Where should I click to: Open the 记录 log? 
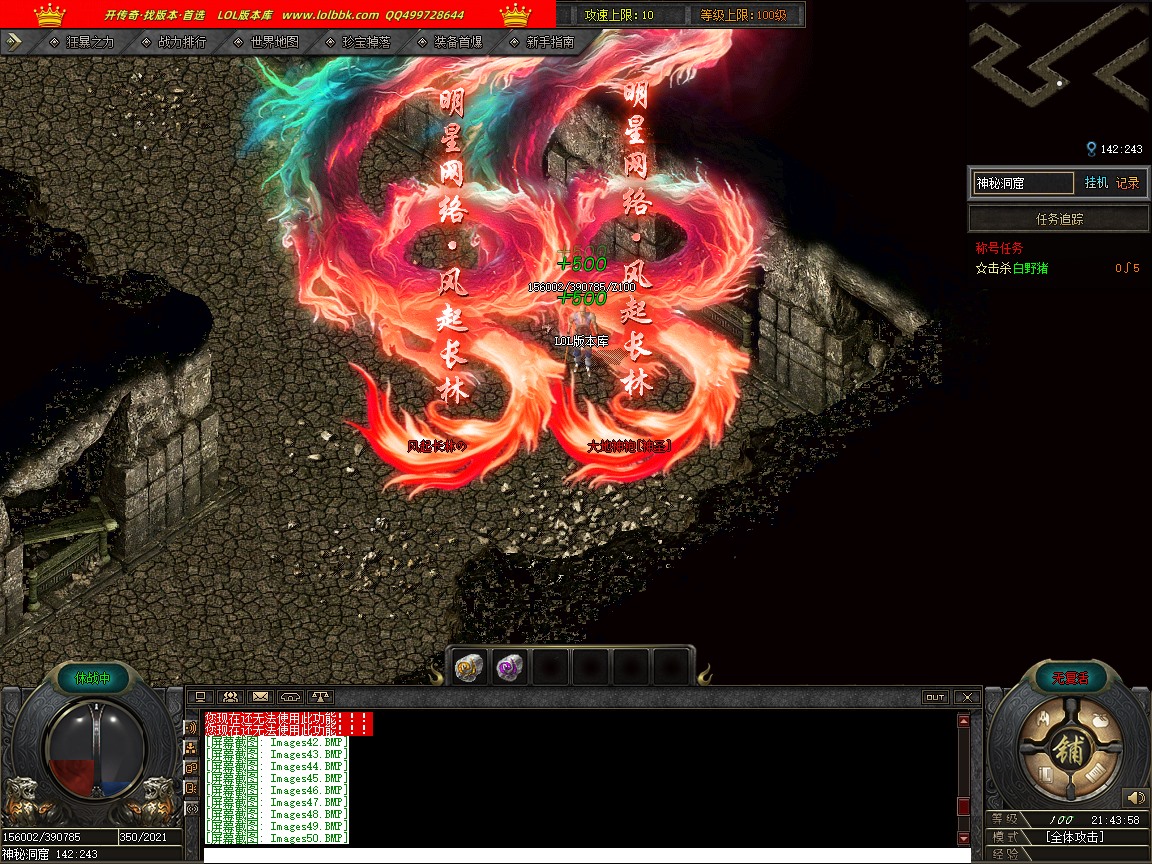tap(1127, 183)
